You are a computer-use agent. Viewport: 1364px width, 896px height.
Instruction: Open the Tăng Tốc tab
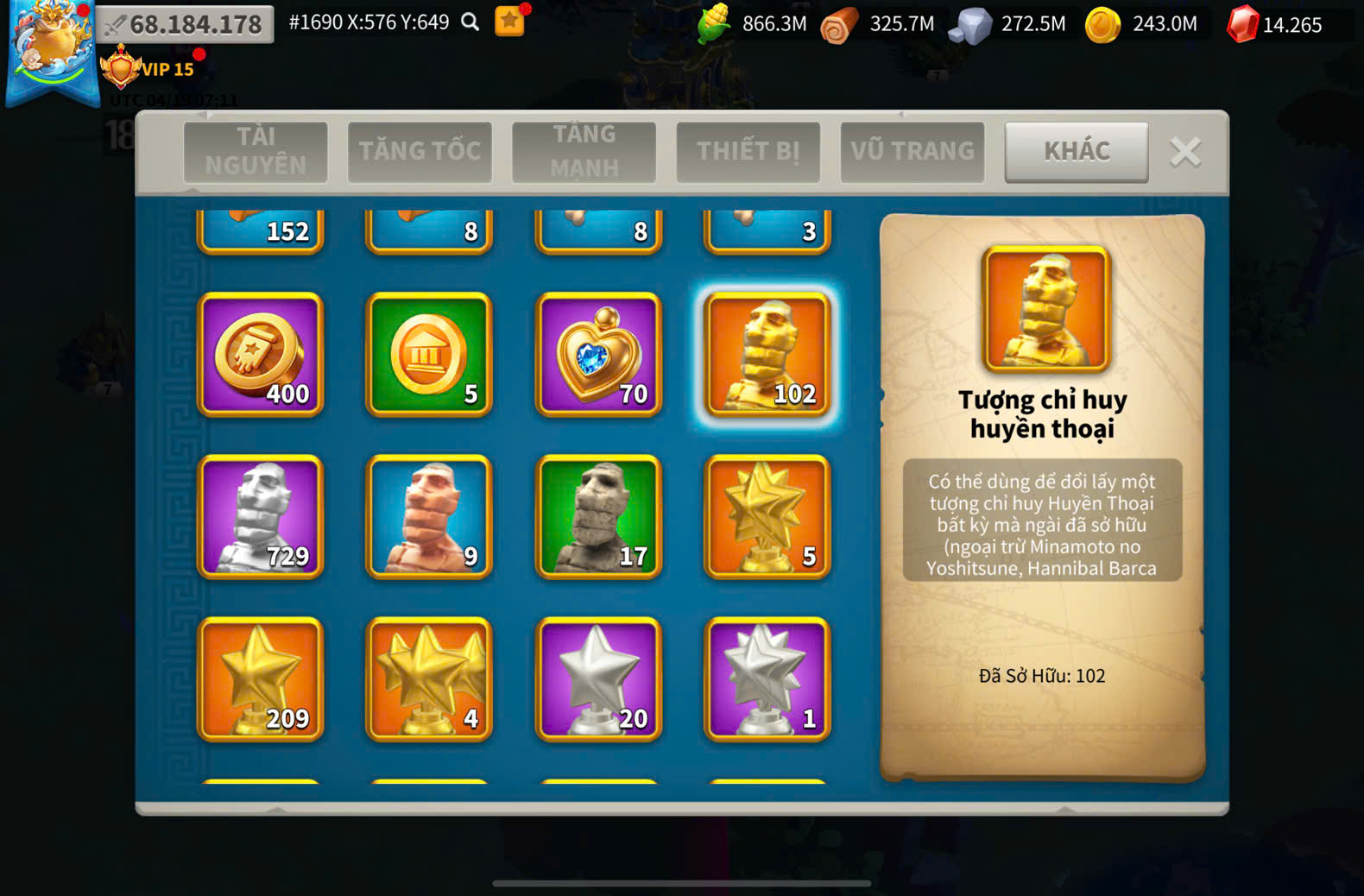(x=420, y=151)
